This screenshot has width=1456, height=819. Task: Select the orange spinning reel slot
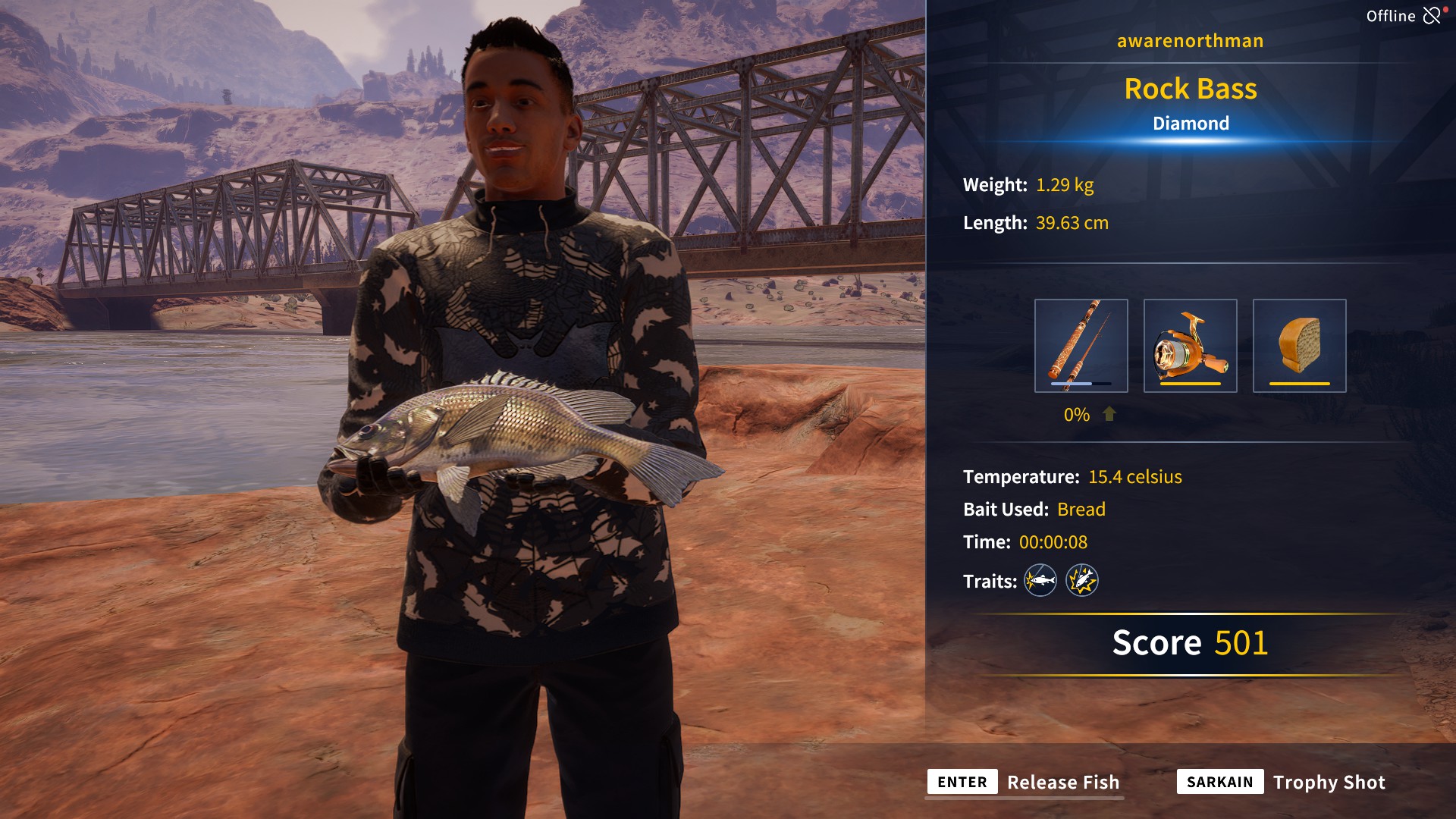[x=1190, y=346]
